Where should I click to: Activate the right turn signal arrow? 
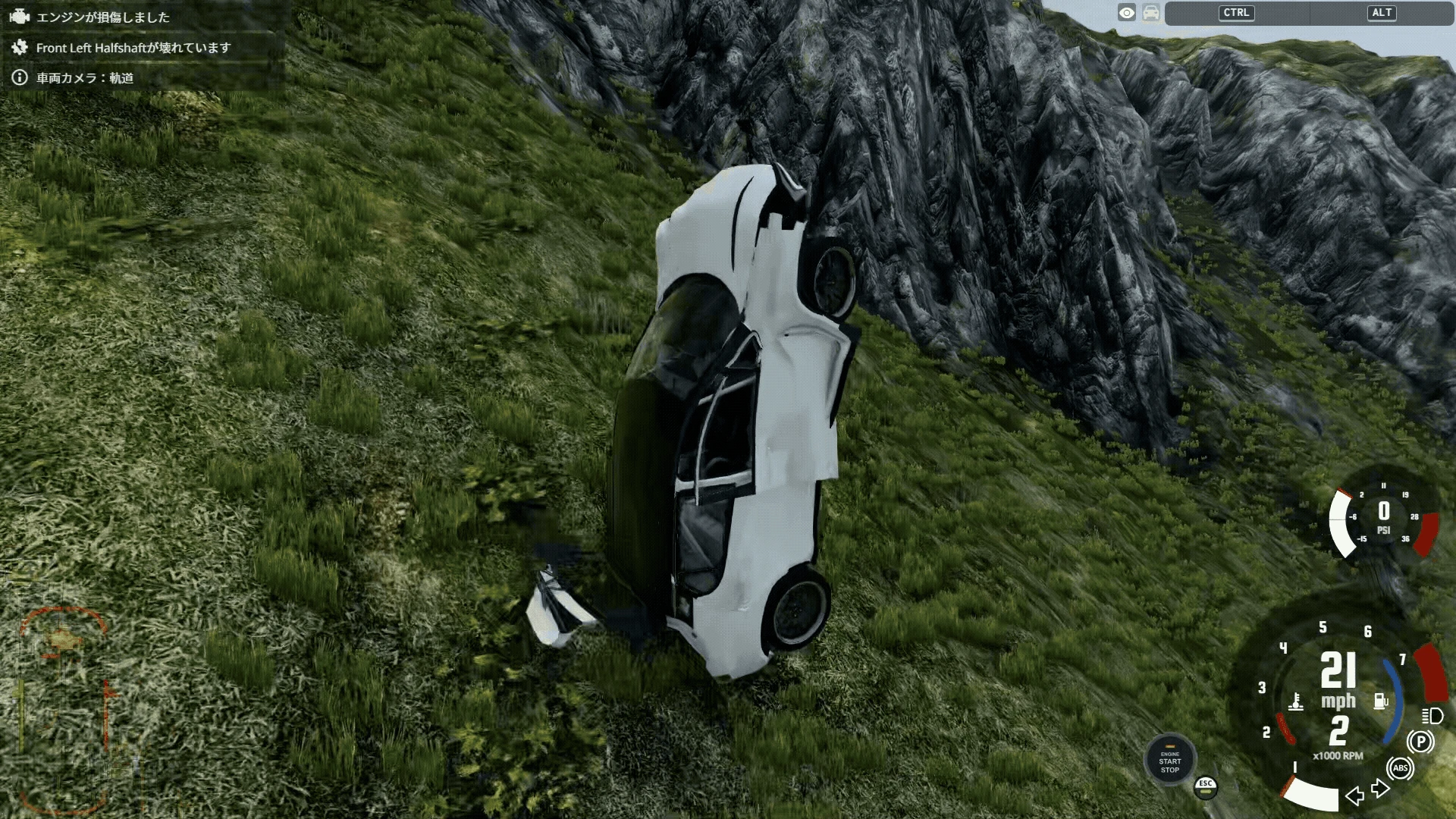1380,789
